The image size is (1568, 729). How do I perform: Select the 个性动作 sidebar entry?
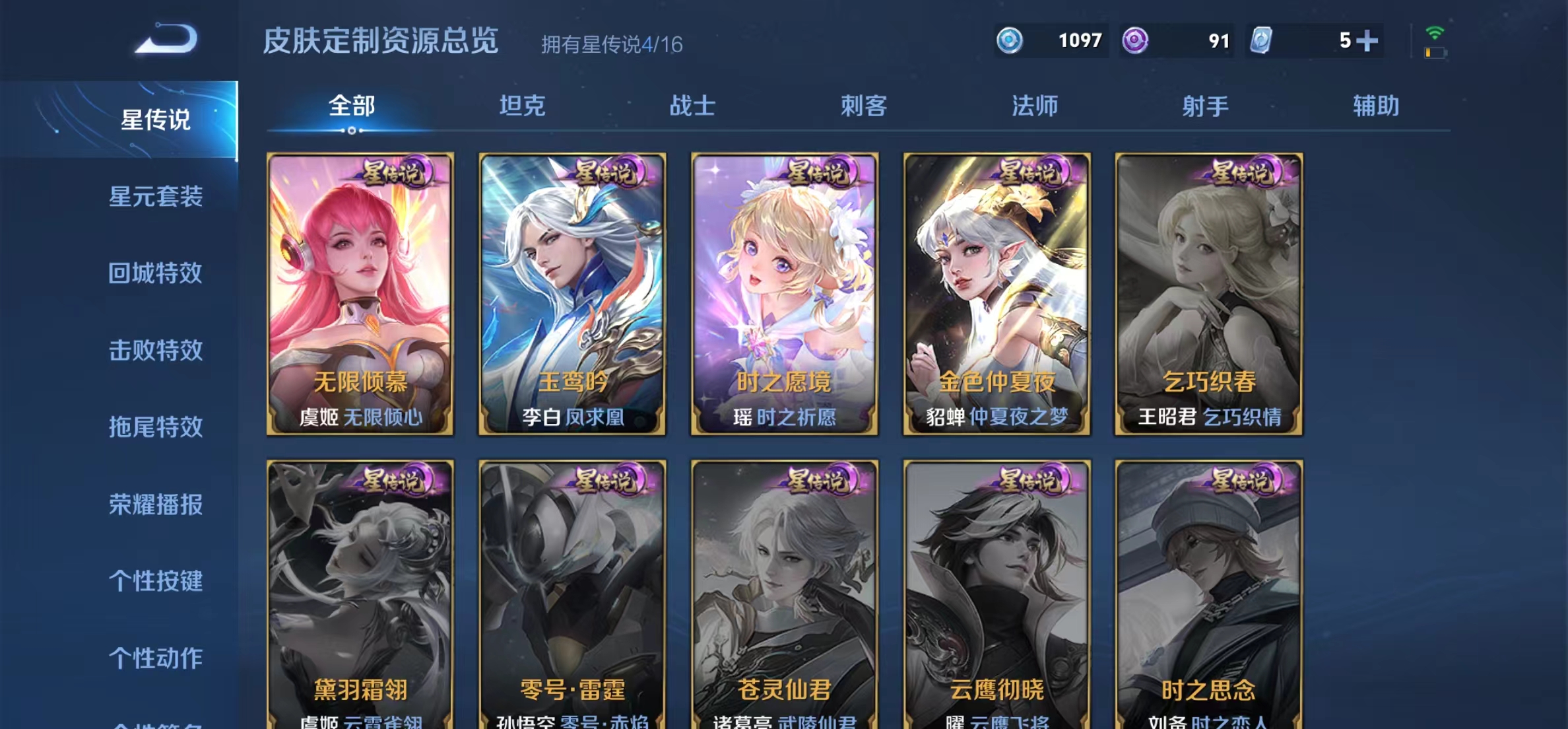click(155, 658)
